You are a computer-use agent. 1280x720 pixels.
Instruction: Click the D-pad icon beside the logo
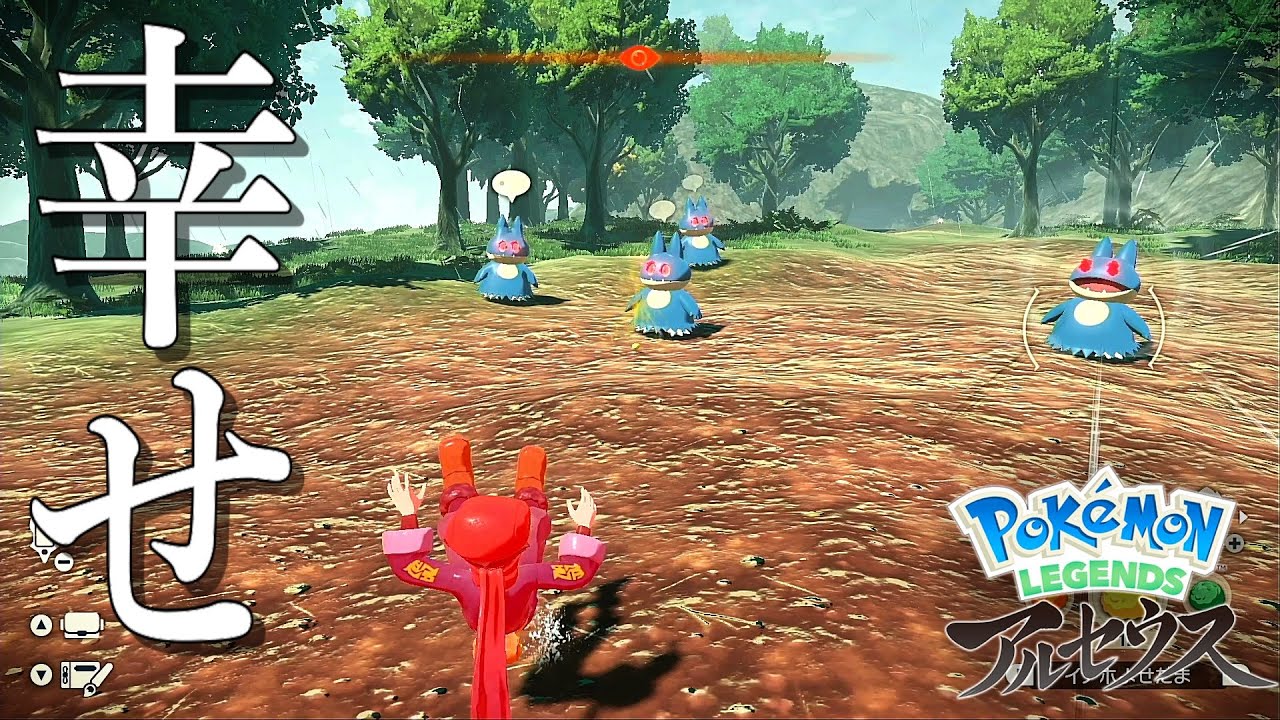pyautogui.click(x=1234, y=542)
